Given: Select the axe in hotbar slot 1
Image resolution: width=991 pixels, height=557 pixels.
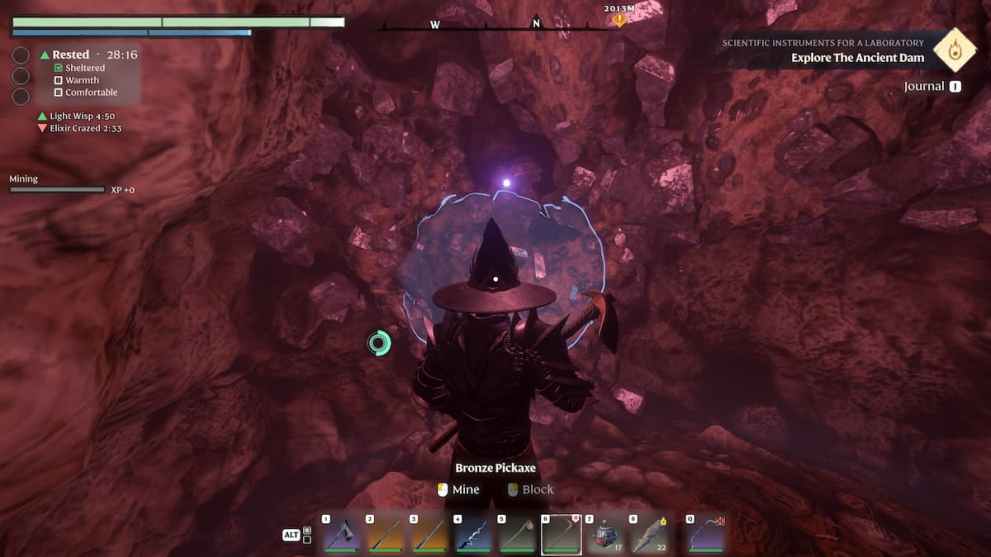Looking at the screenshot, I should pos(340,534).
